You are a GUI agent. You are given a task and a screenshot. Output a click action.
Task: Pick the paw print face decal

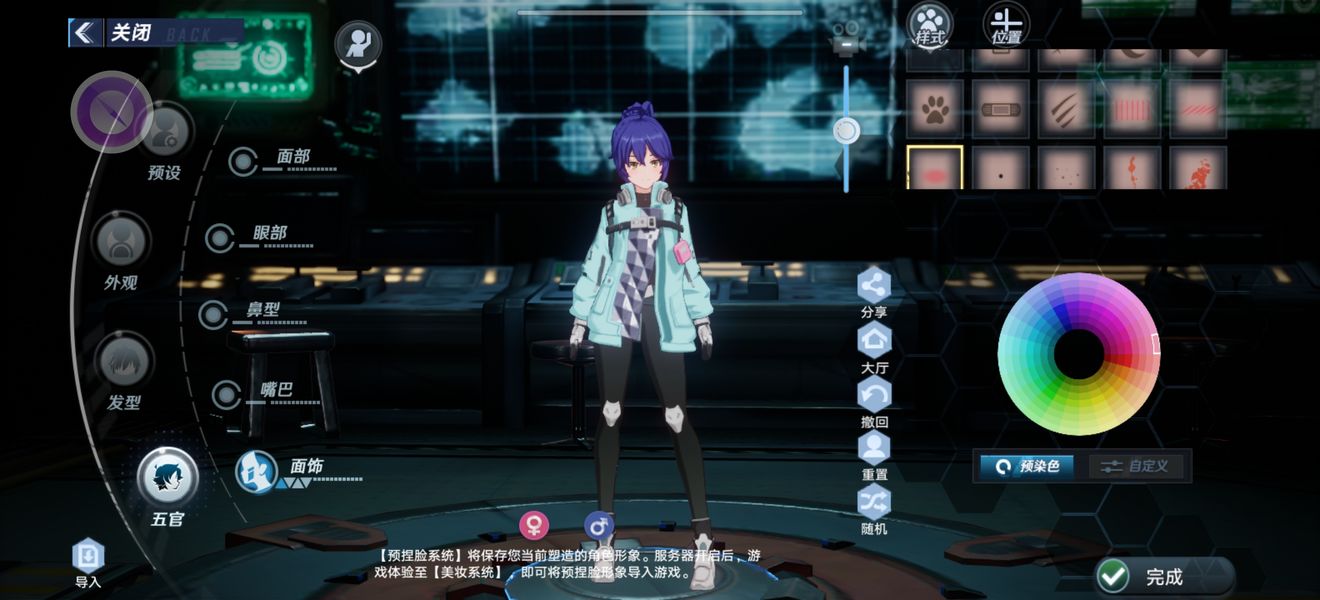pyautogui.click(x=935, y=109)
